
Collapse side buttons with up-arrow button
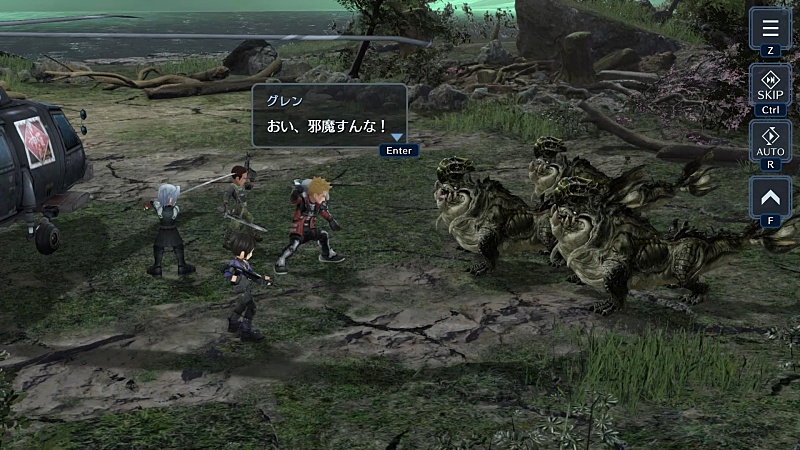point(770,196)
